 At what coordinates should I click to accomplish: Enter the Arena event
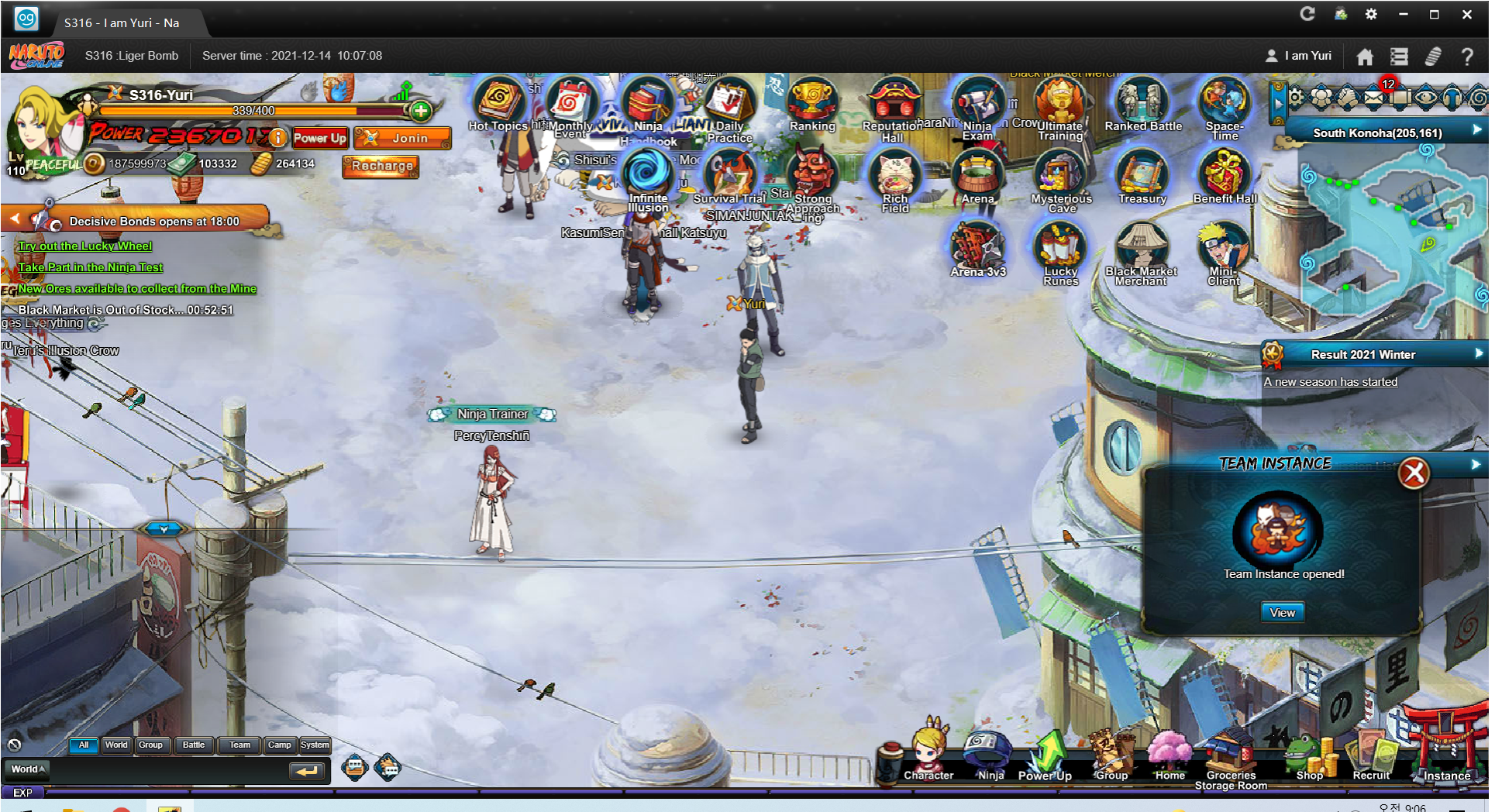coord(977,177)
